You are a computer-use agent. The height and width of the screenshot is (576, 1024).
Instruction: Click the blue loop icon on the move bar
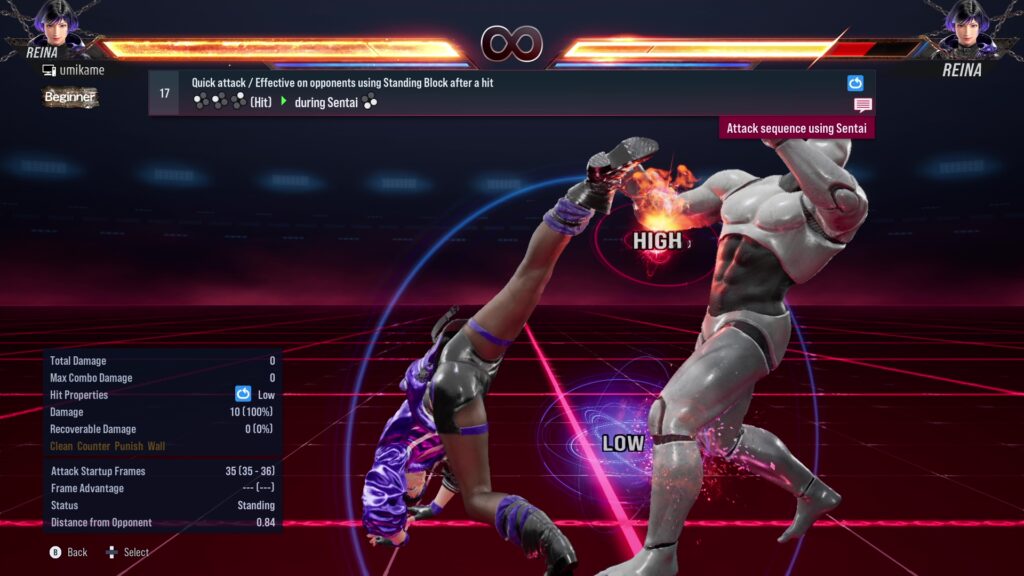pyautogui.click(x=855, y=83)
